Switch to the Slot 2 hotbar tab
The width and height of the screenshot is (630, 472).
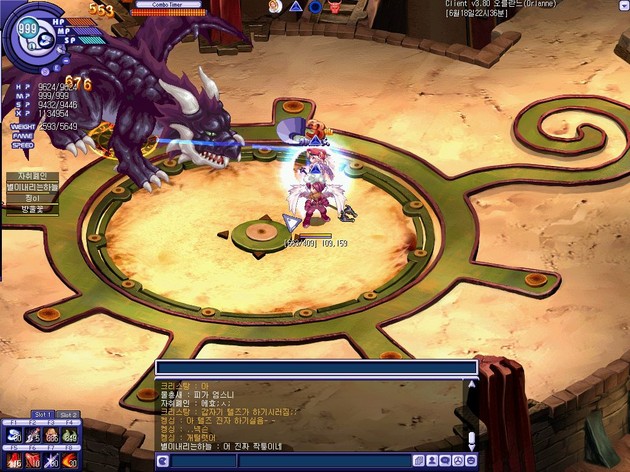pyautogui.click(x=69, y=414)
